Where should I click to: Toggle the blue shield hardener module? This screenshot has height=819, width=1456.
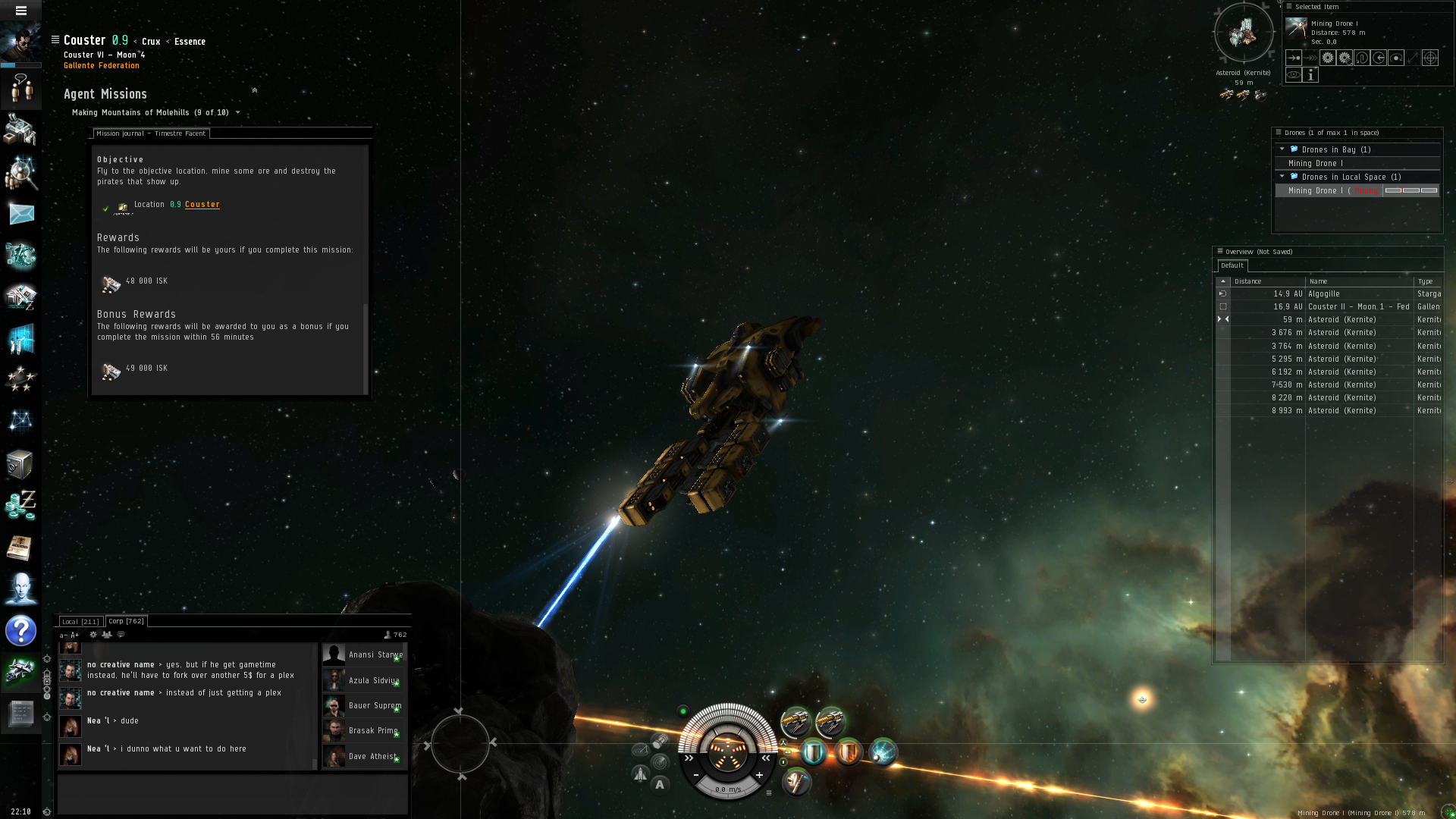[x=813, y=752]
